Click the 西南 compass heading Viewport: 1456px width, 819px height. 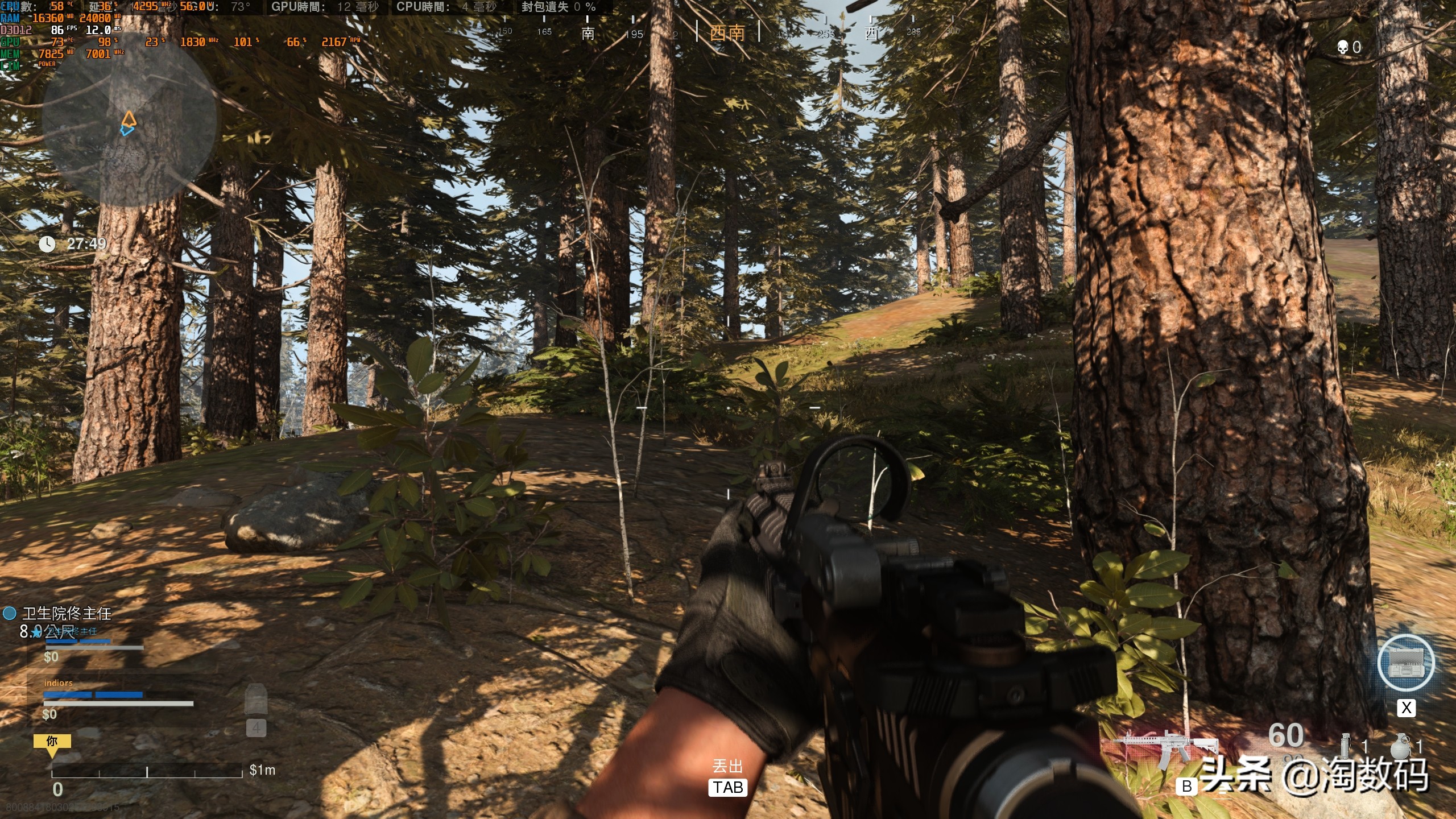(727, 32)
